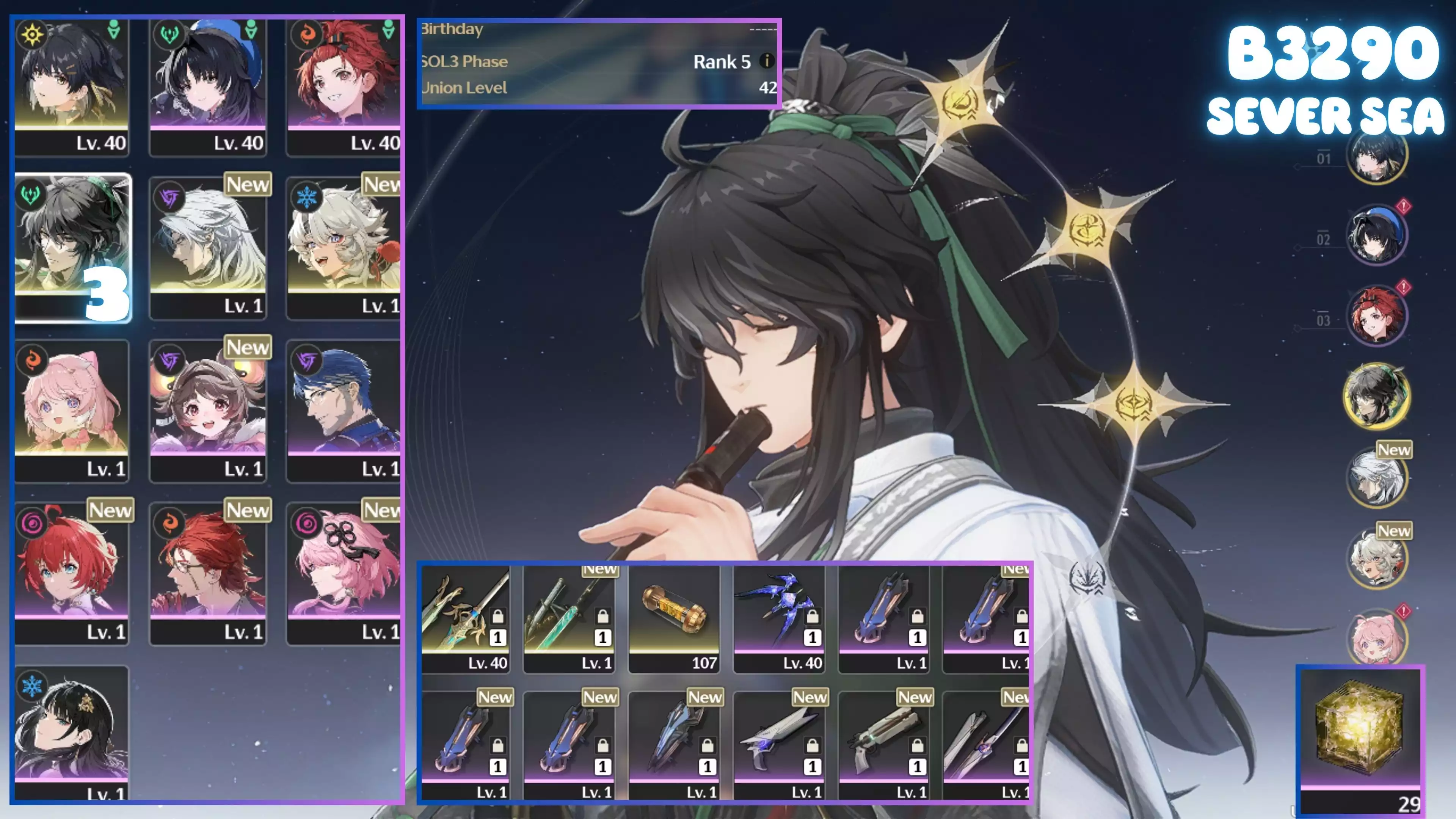
Task: Open the SOL3 Phase info icon
Action: pyautogui.click(x=766, y=61)
